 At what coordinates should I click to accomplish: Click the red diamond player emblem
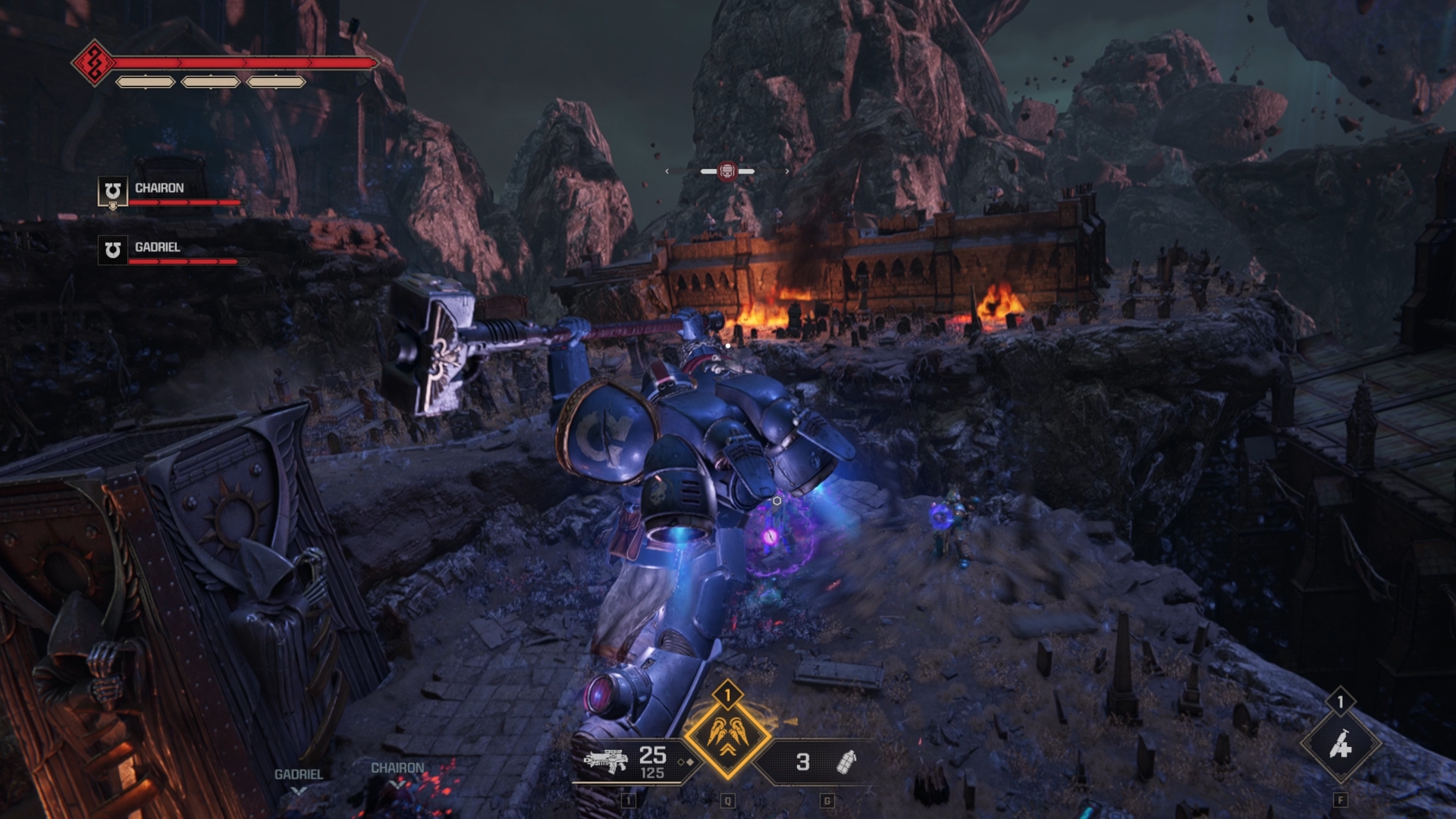[93, 63]
